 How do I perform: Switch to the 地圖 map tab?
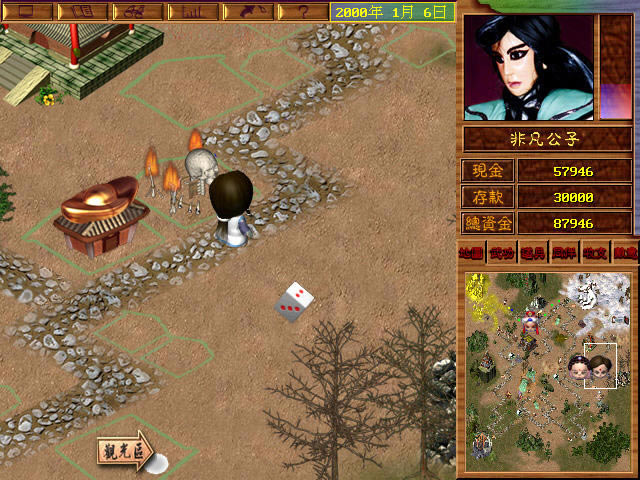[469, 254]
